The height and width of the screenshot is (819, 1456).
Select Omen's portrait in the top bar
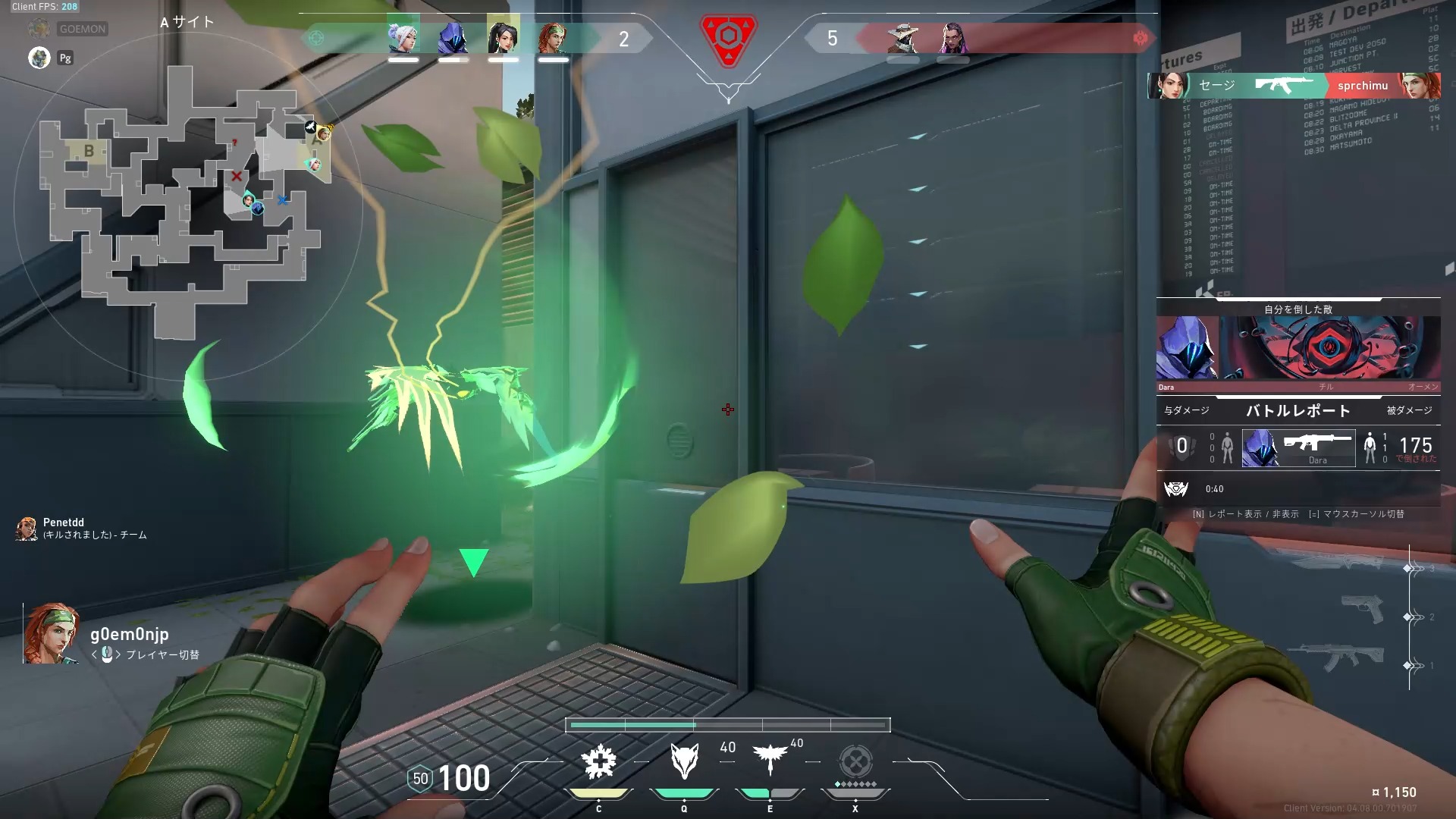453,38
